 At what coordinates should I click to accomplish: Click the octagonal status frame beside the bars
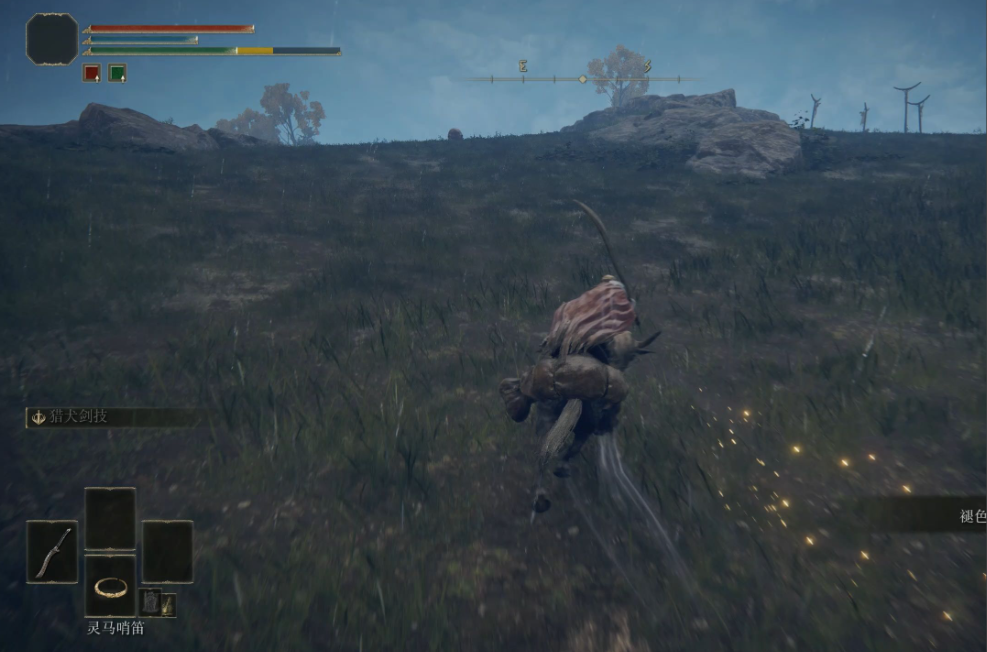click(52, 39)
